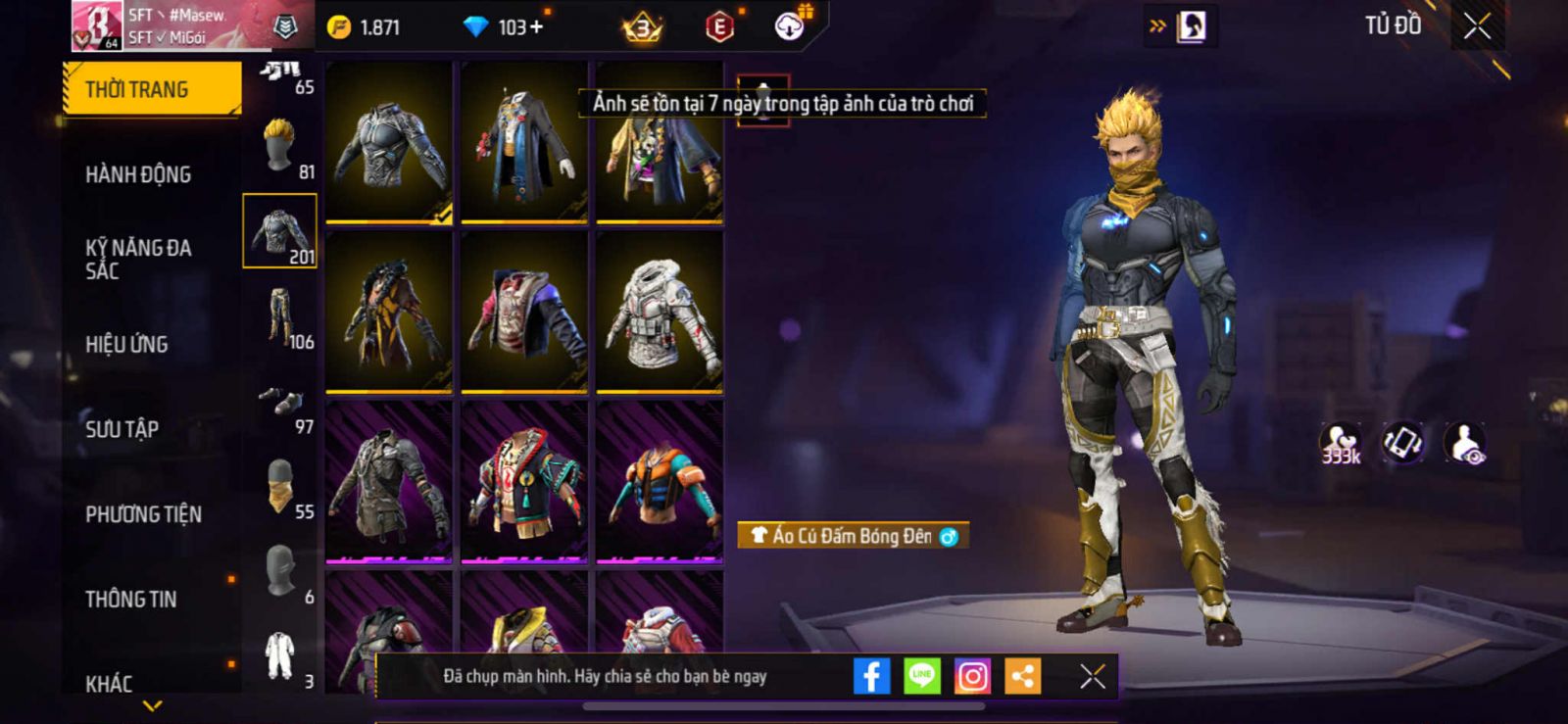
Task: Switch to the THỜI TRANG tab
Action: coord(152,89)
